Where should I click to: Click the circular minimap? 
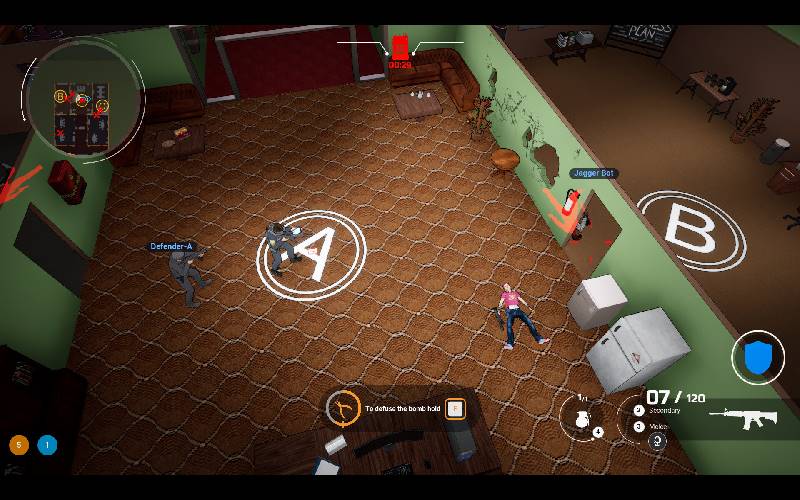[82, 97]
